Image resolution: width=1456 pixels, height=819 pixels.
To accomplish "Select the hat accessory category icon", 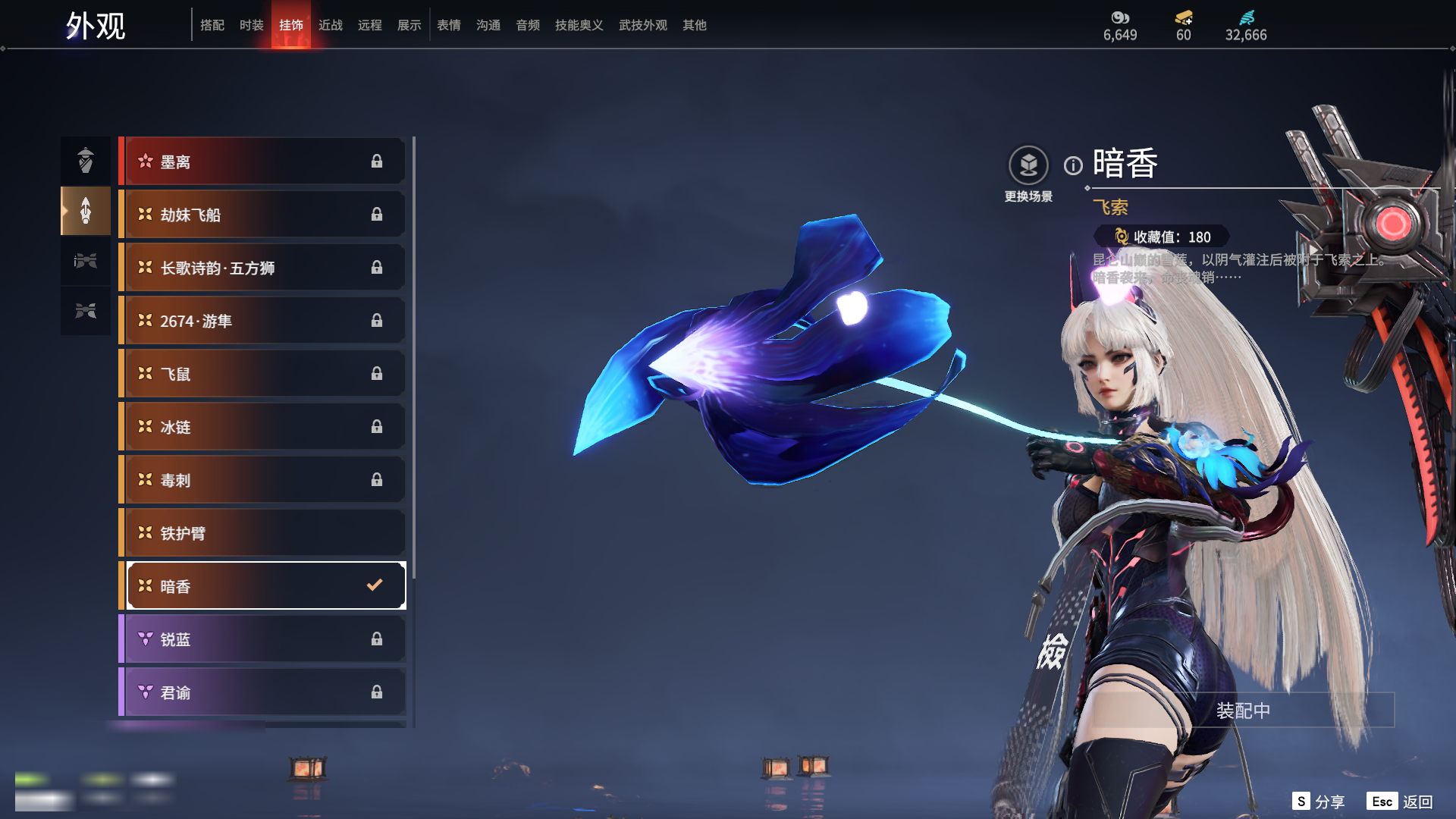I will tap(86, 160).
